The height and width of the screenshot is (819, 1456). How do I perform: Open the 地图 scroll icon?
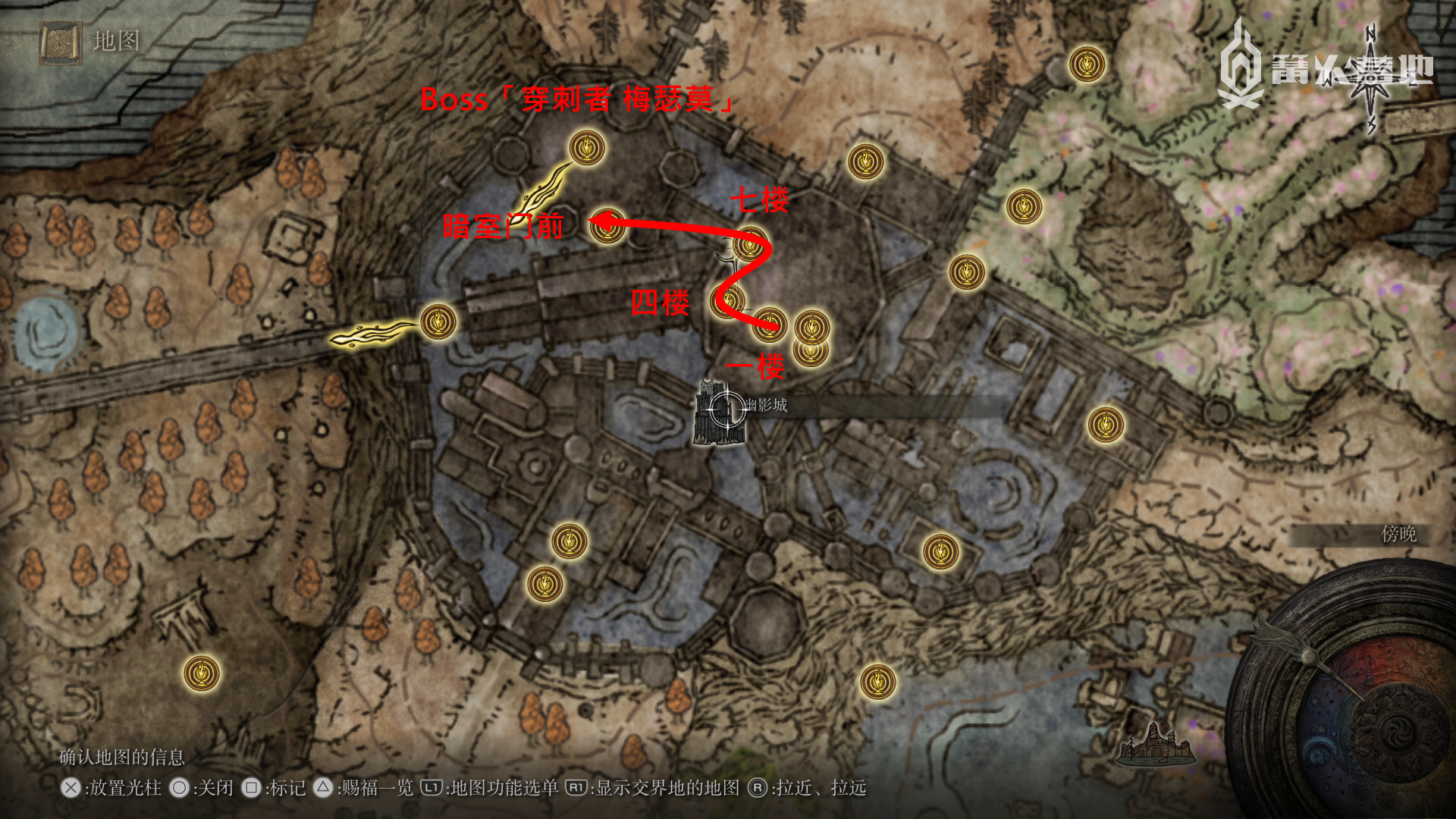(61, 42)
